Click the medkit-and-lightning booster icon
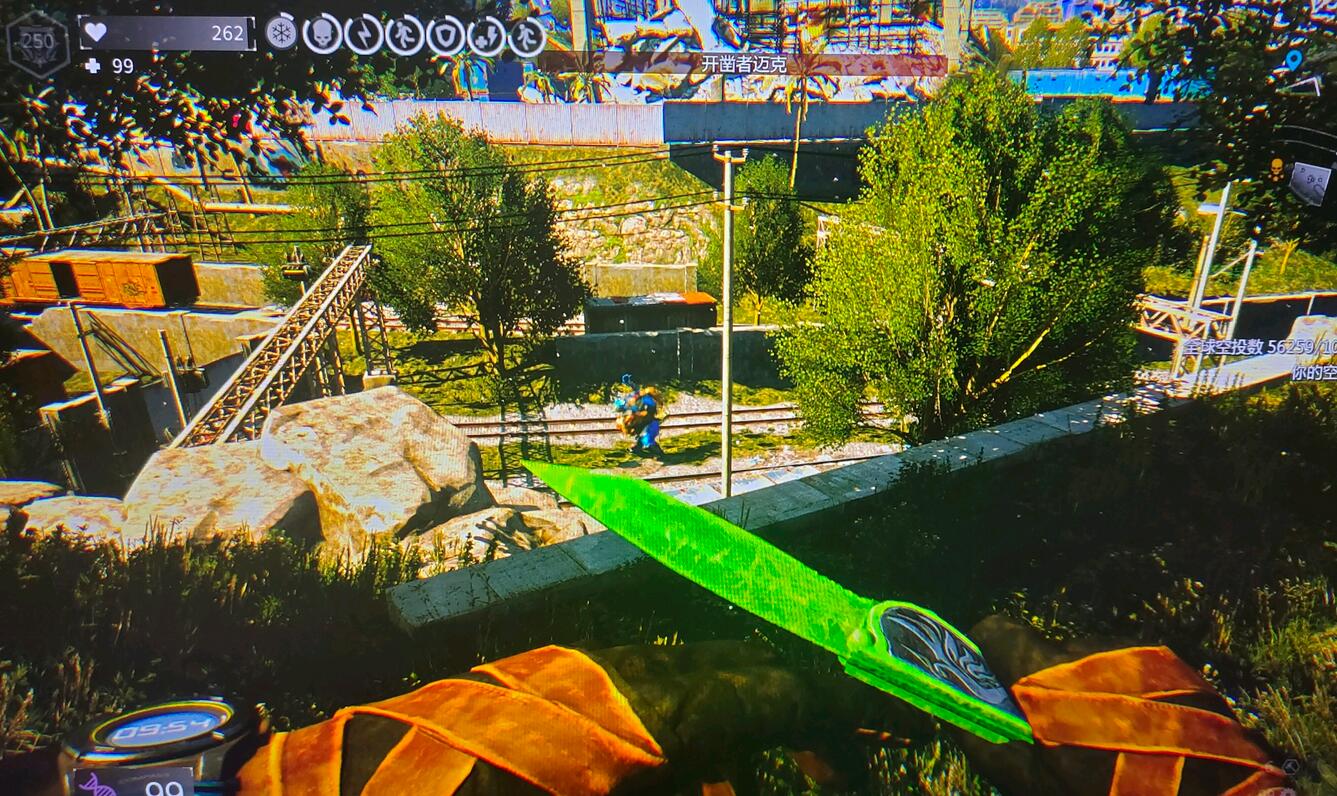 point(487,37)
